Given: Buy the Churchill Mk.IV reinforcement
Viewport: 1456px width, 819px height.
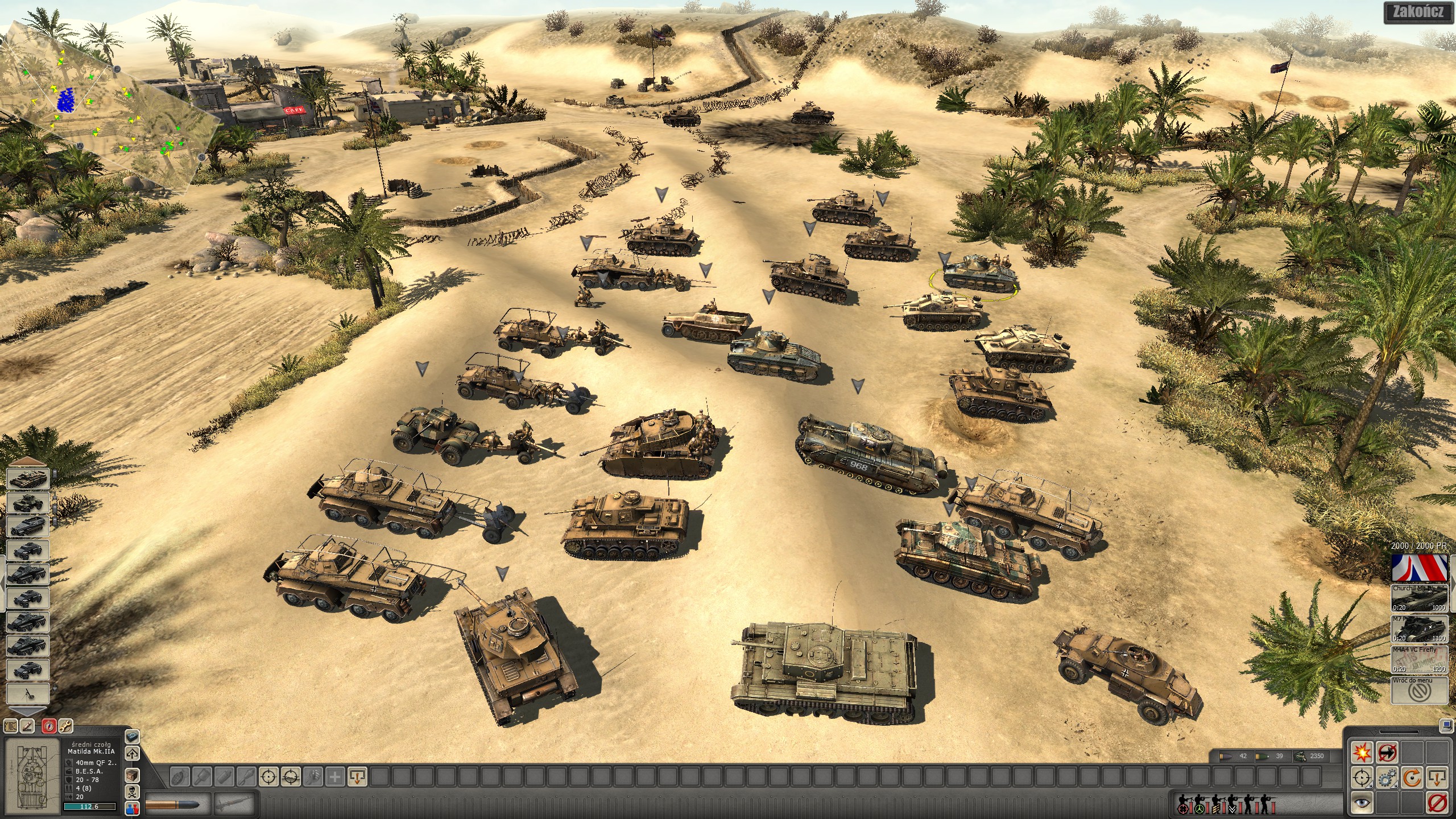Looking at the screenshot, I should tap(1419, 598).
